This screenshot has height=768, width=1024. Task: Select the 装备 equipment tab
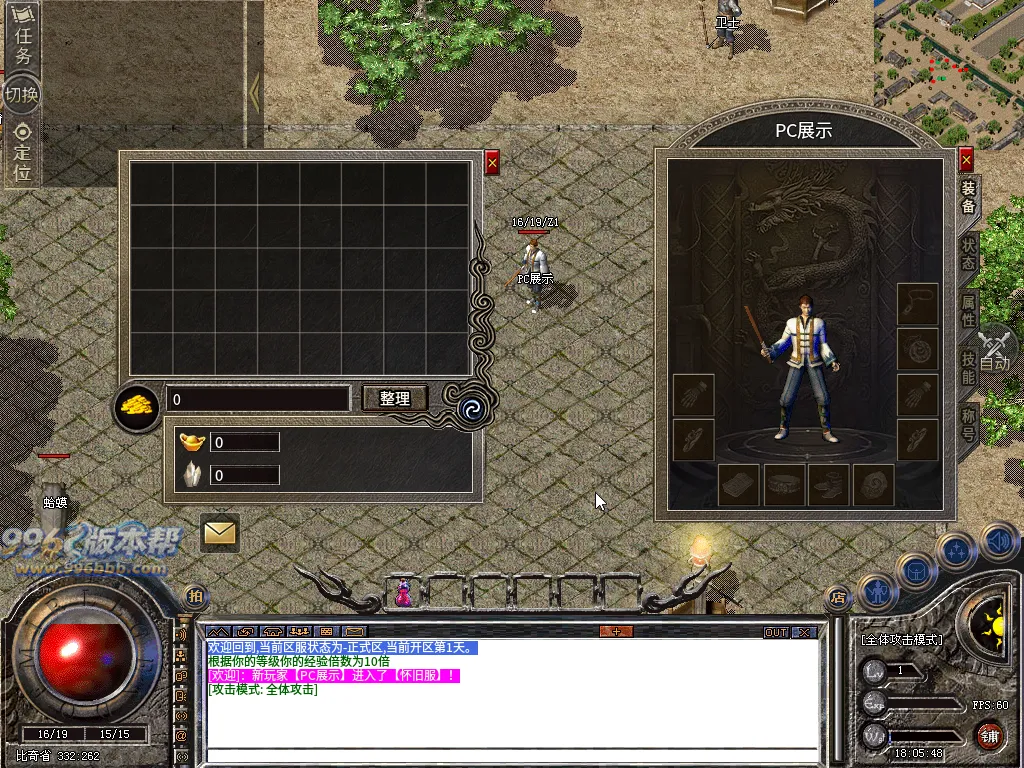pyautogui.click(x=968, y=197)
